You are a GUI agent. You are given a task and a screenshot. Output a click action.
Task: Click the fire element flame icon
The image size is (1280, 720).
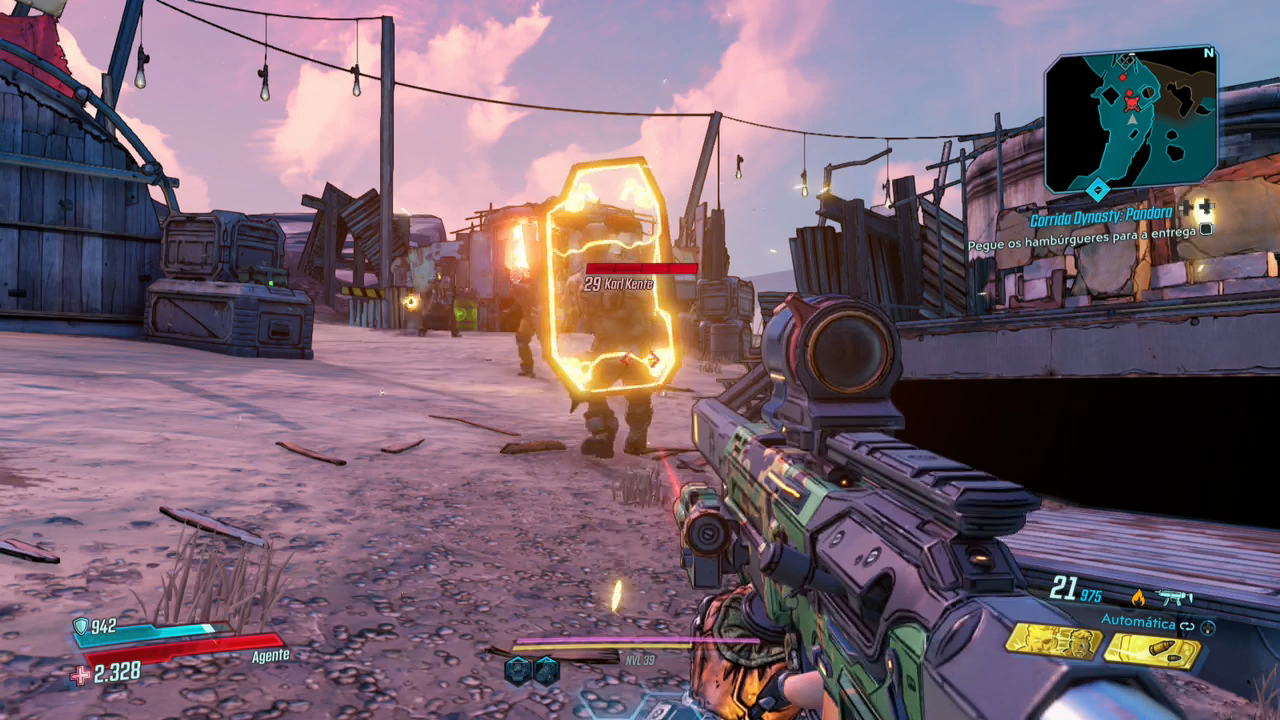pos(1137,597)
